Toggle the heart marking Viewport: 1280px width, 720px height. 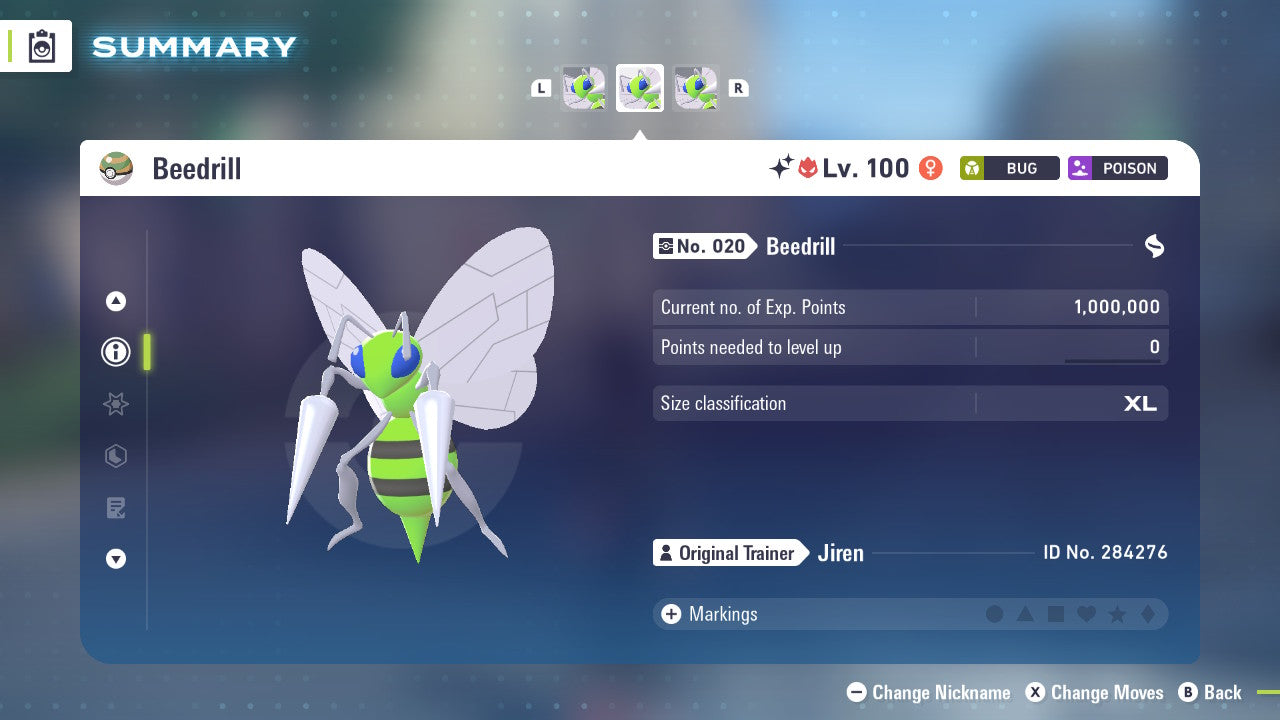(1086, 614)
